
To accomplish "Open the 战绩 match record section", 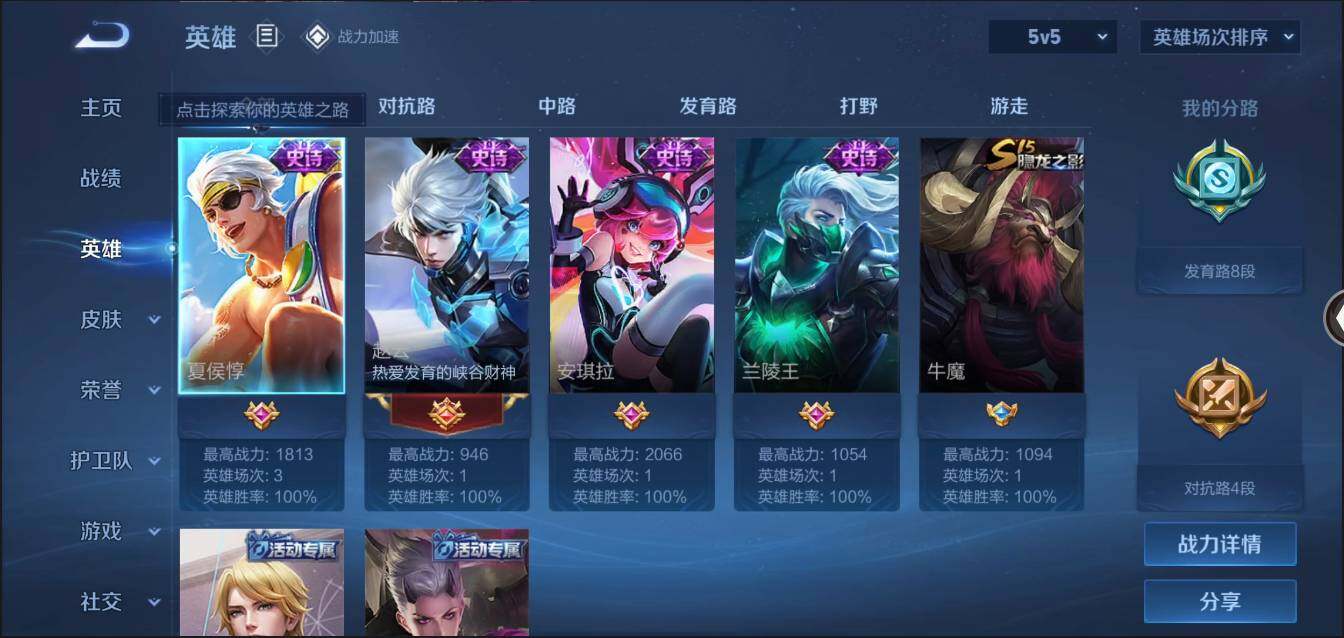I will pos(101,179).
